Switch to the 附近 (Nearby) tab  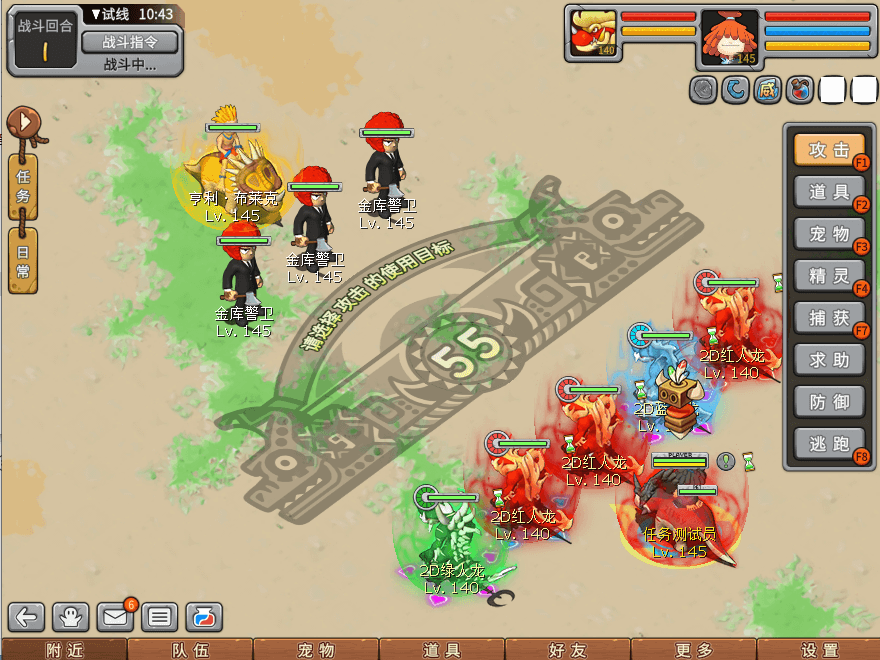tap(63, 650)
